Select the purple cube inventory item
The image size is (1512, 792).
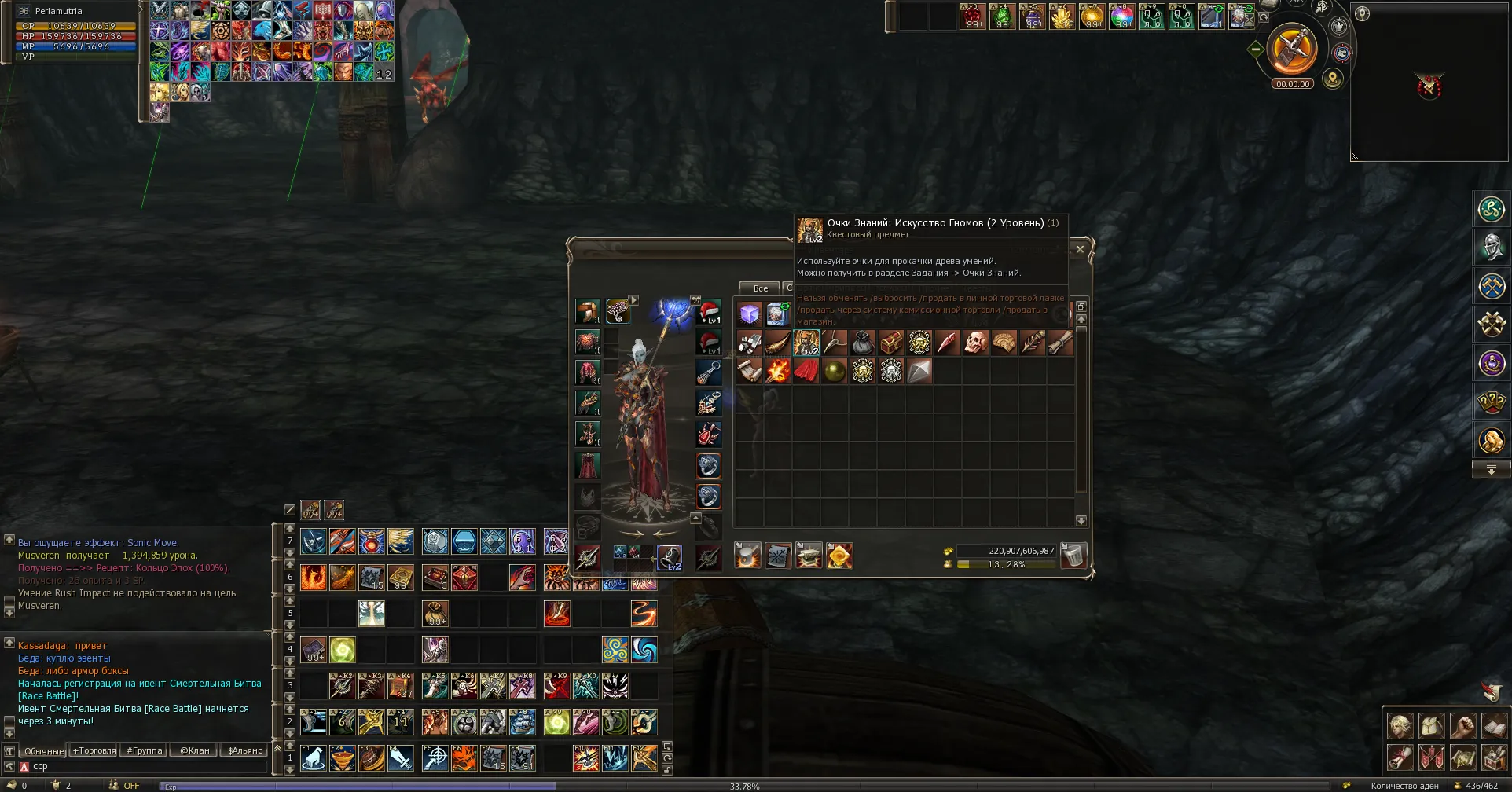(x=750, y=314)
